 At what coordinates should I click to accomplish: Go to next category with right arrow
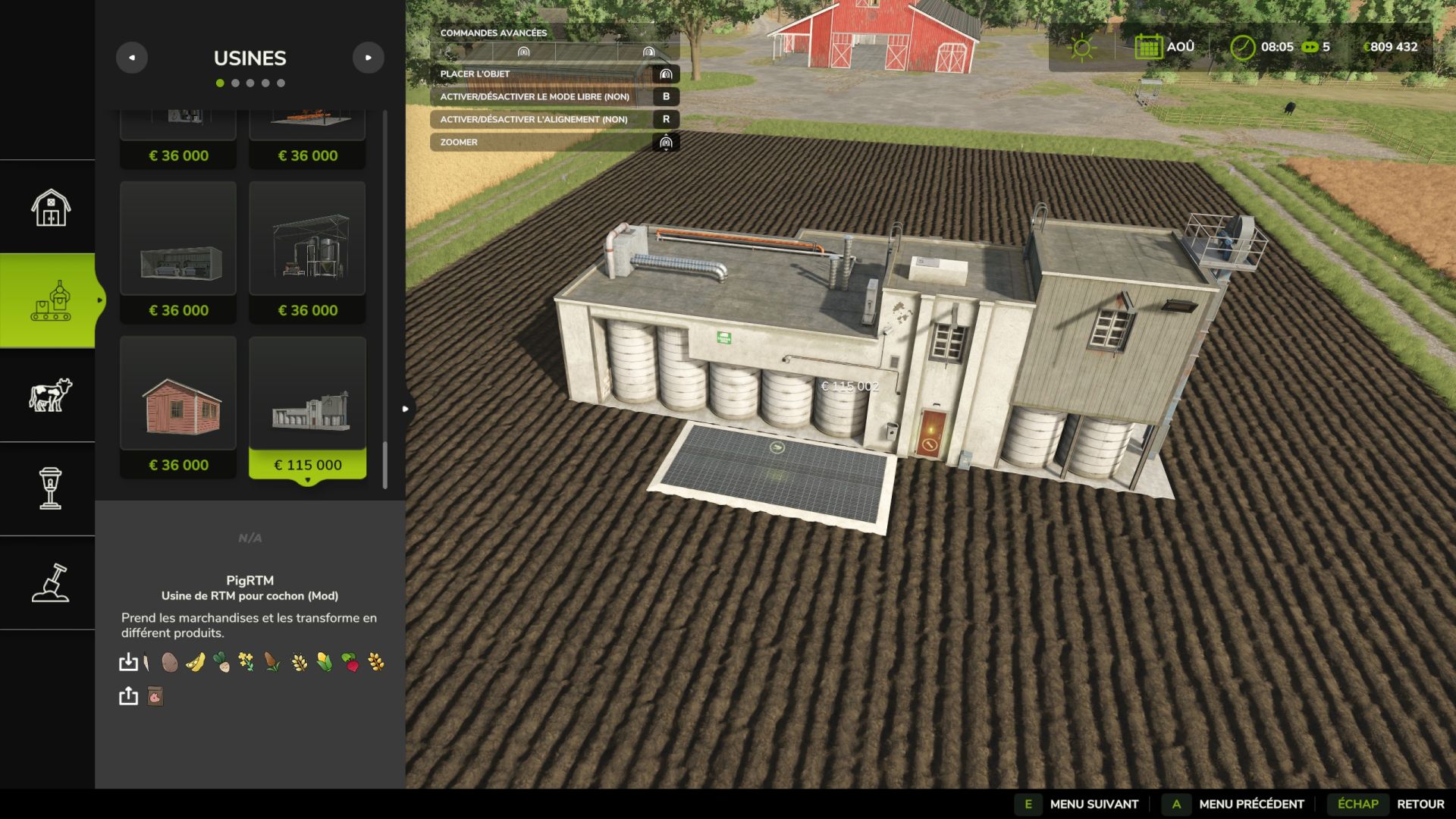coord(369,58)
